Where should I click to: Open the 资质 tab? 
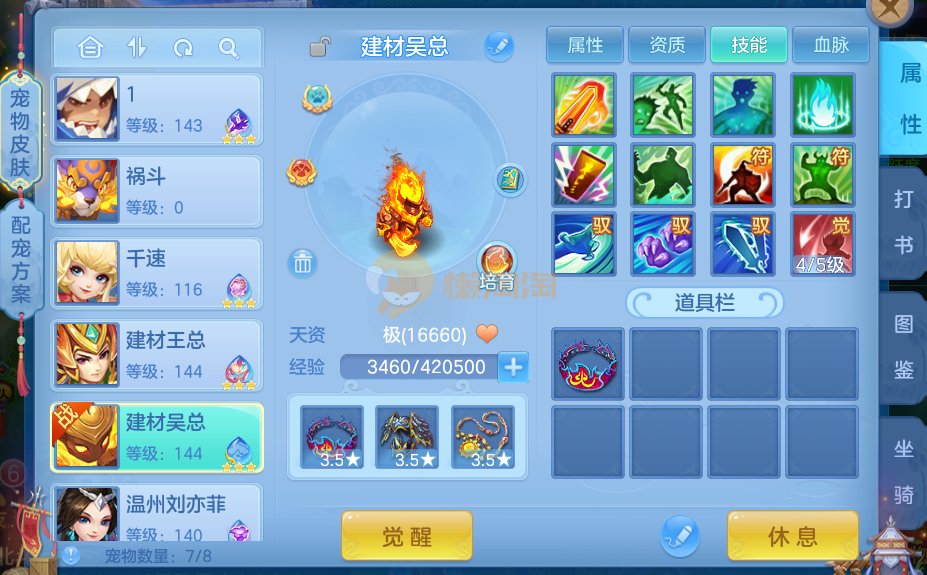point(667,45)
